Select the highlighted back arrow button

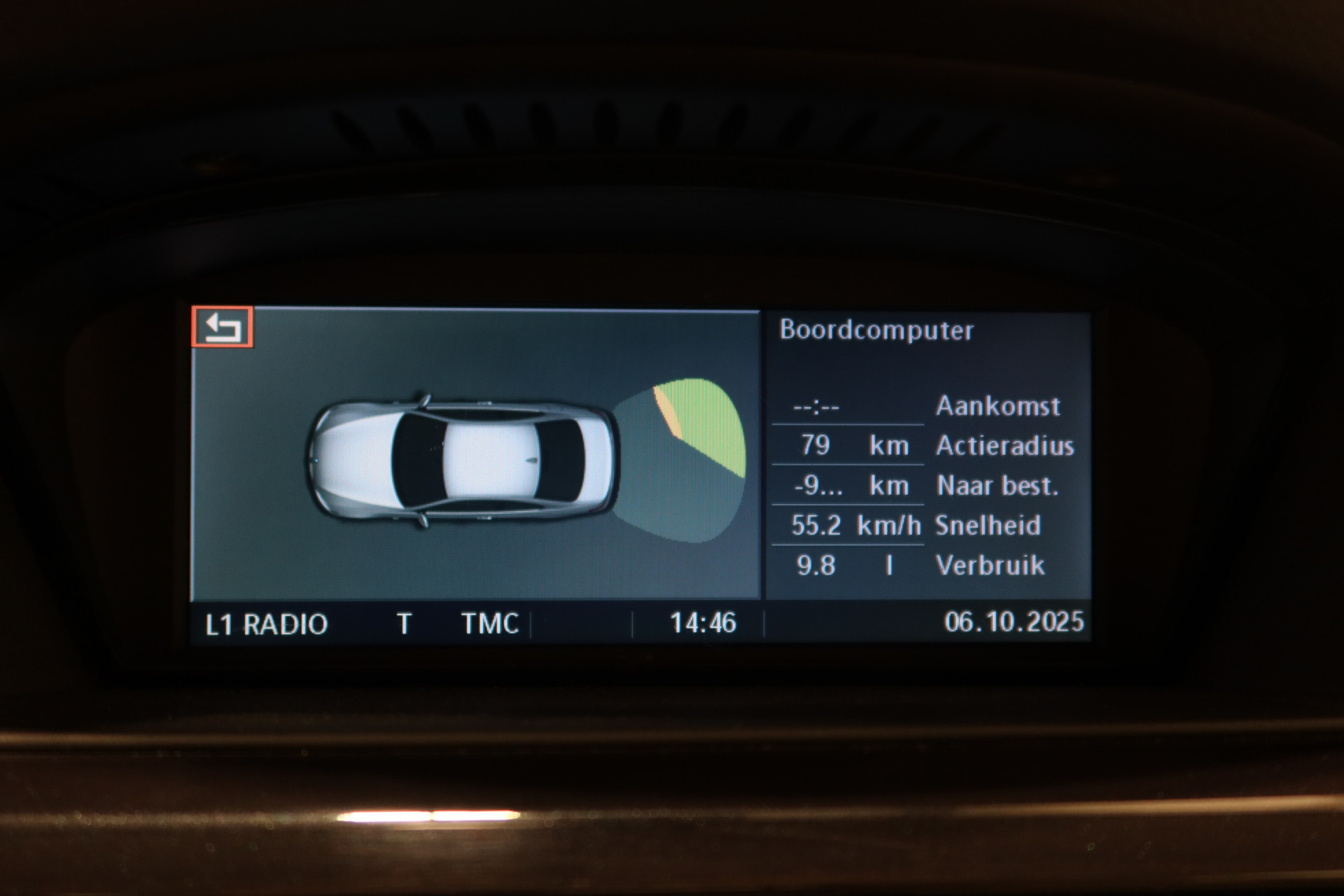point(223,327)
